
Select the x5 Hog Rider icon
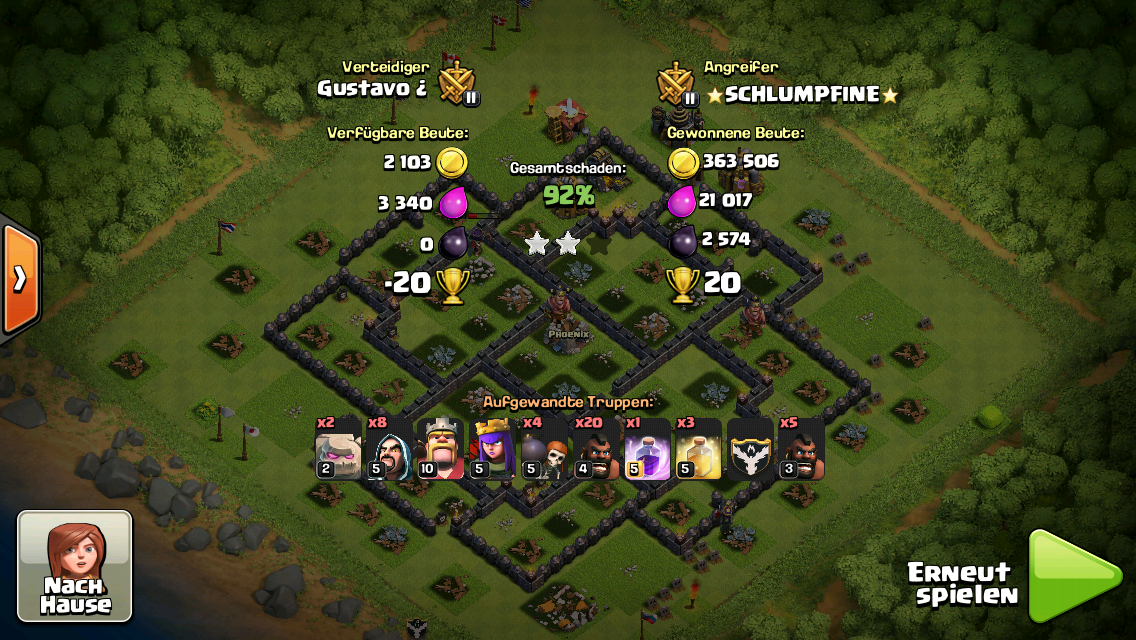click(x=801, y=449)
